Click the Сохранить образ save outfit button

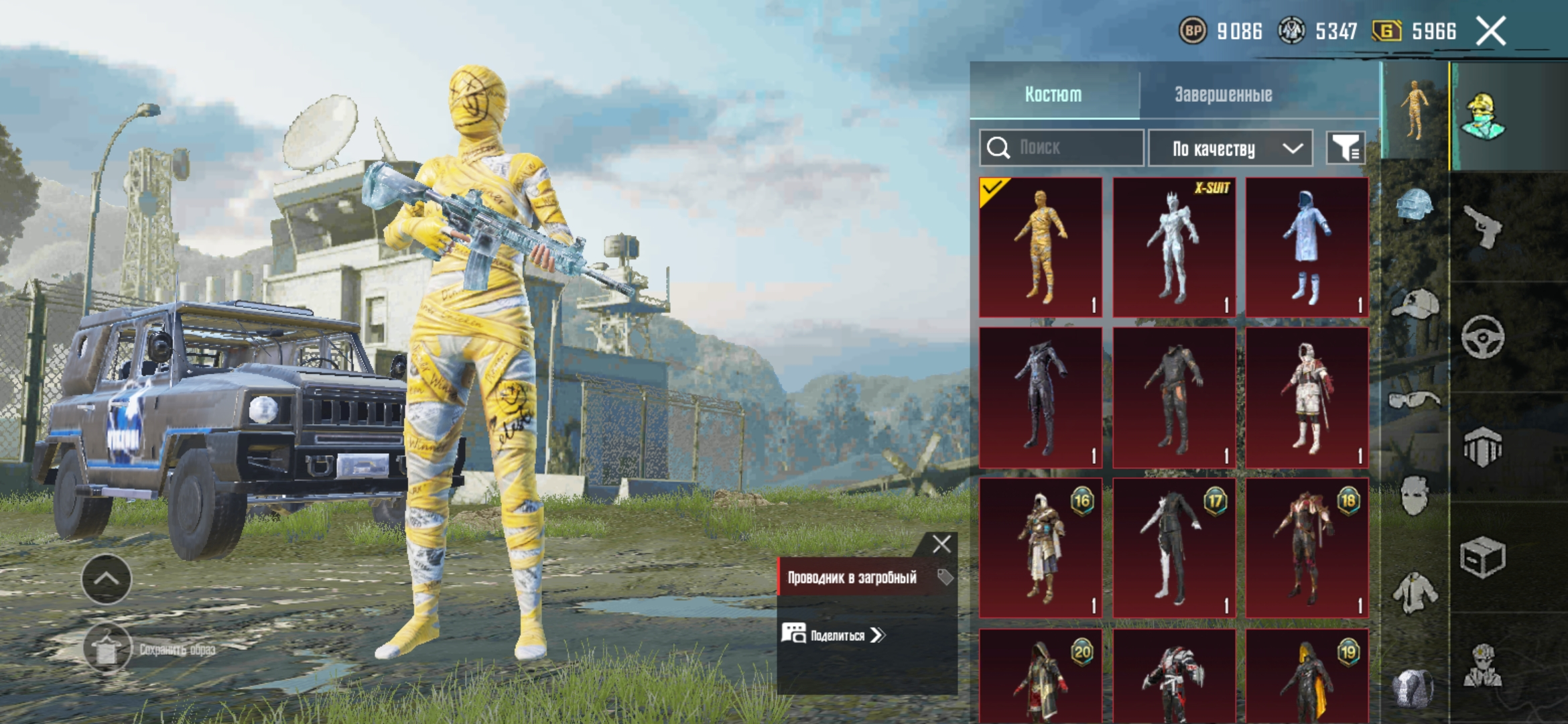click(x=107, y=648)
